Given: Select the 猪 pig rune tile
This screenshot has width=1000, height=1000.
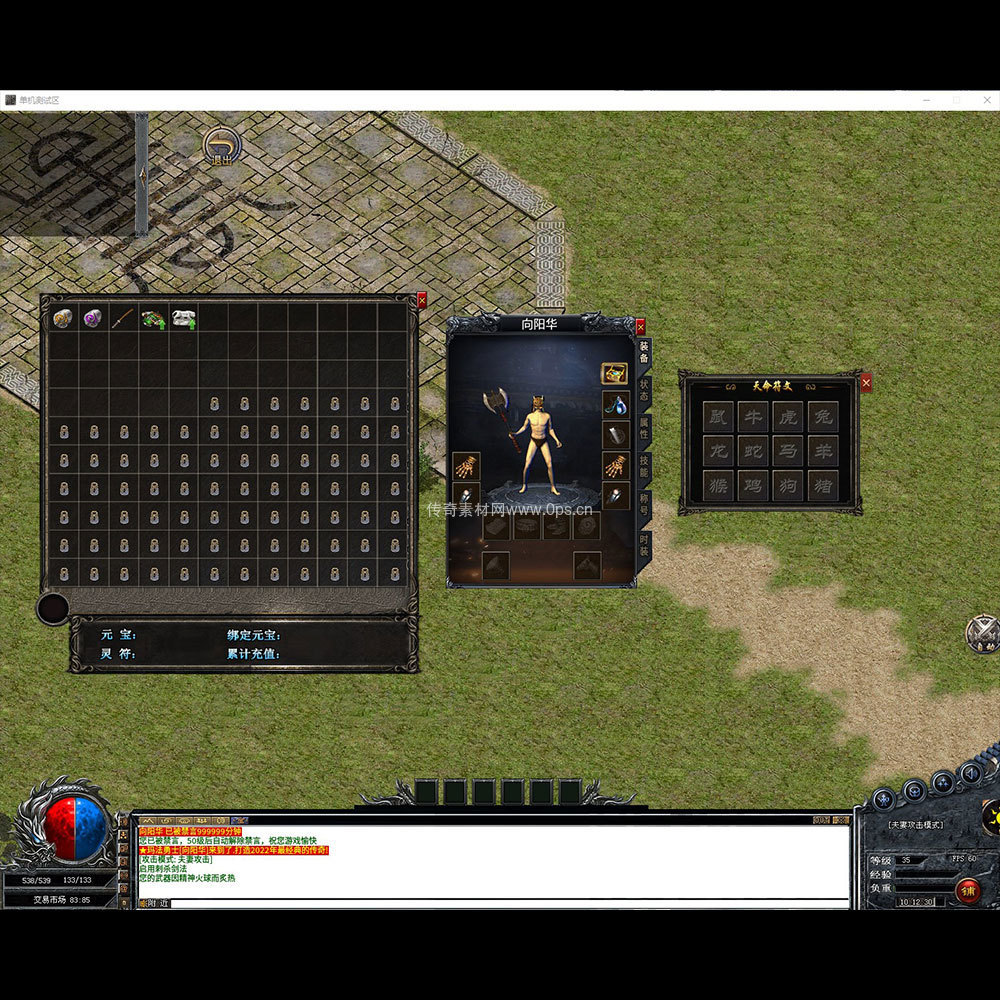Looking at the screenshot, I should click(822, 486).
